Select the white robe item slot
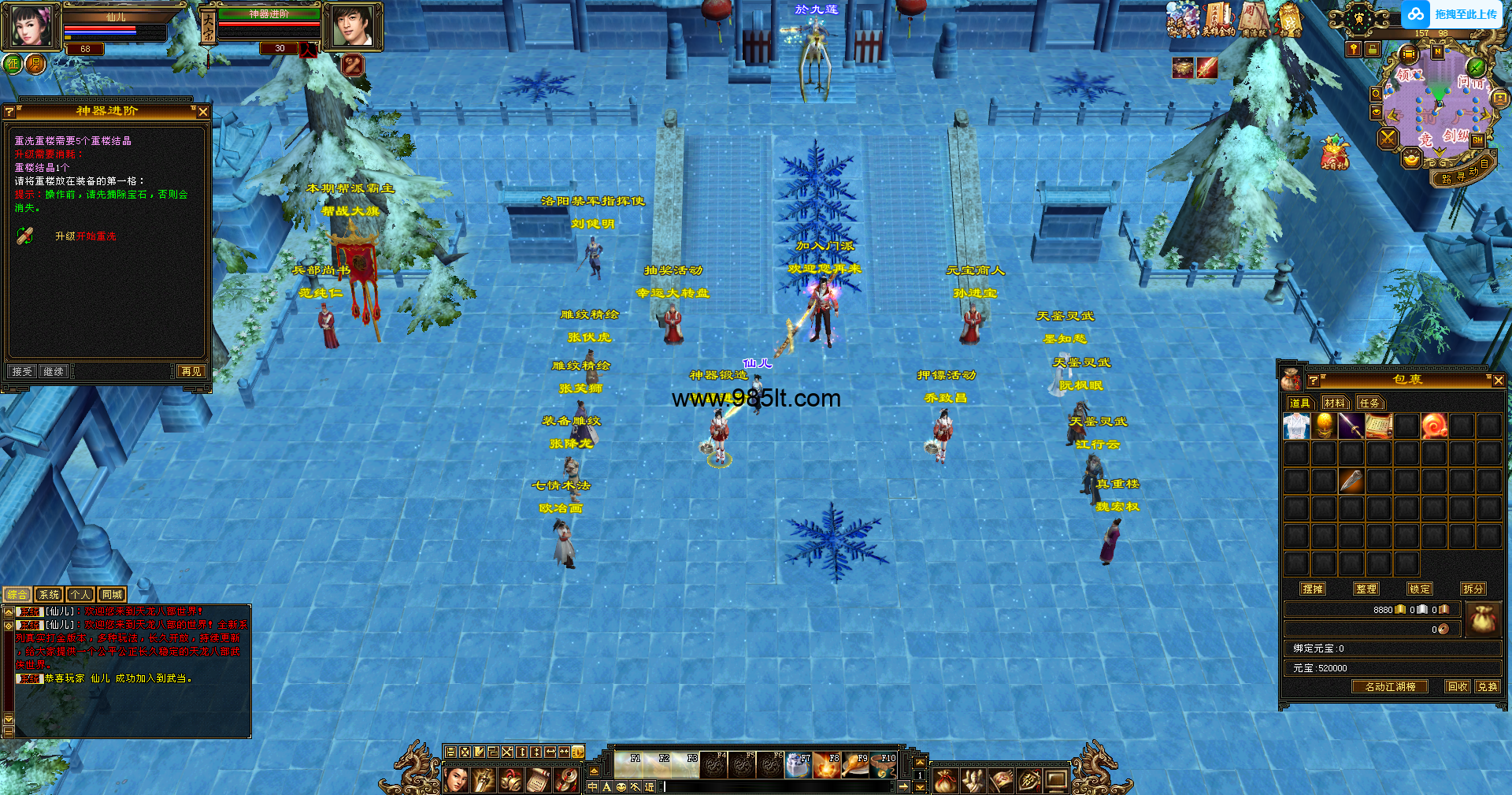1512x795 pixels. pos(1296,426)
